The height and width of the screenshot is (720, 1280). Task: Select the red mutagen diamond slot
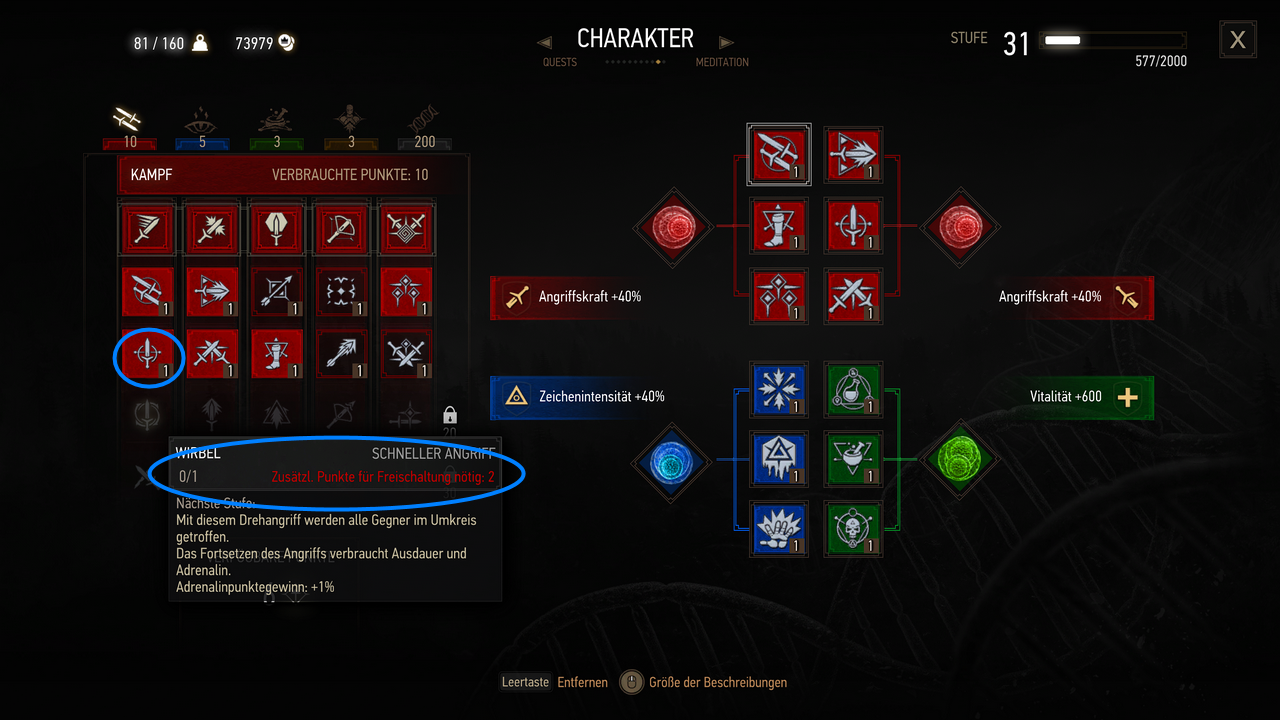coord(672,228)
